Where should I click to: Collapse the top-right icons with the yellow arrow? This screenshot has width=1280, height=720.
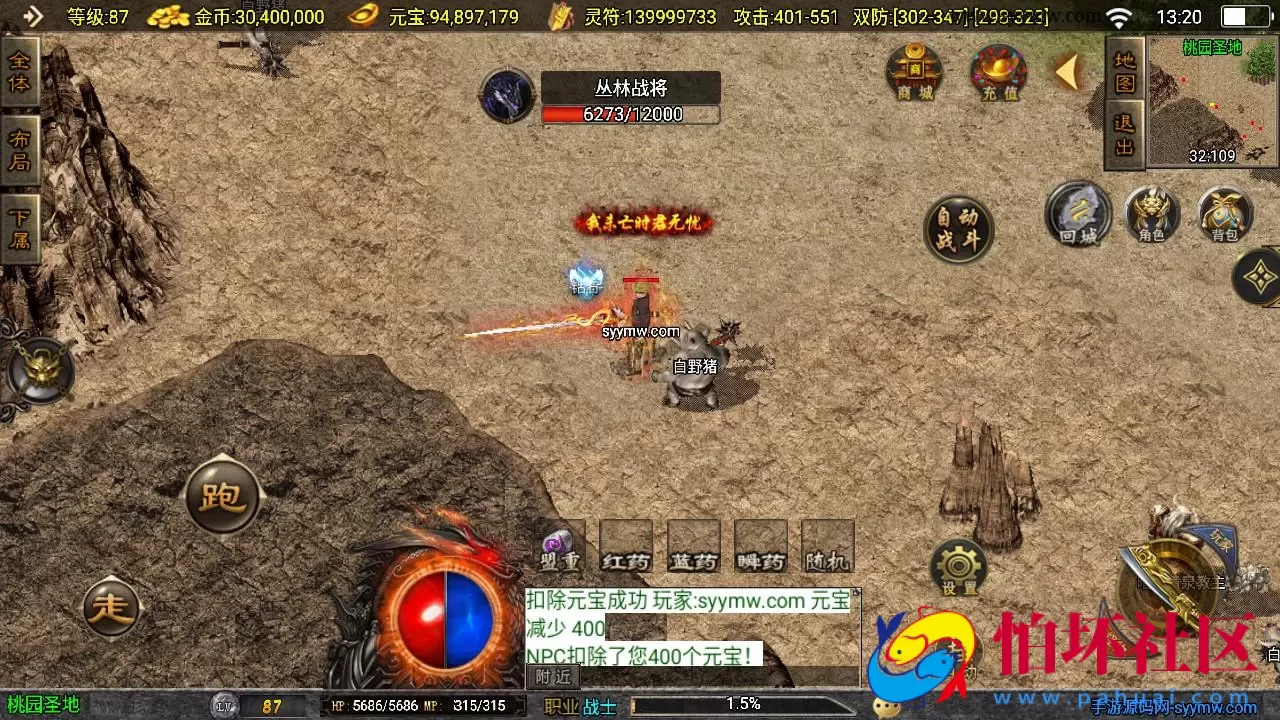tap(1069, 70)
